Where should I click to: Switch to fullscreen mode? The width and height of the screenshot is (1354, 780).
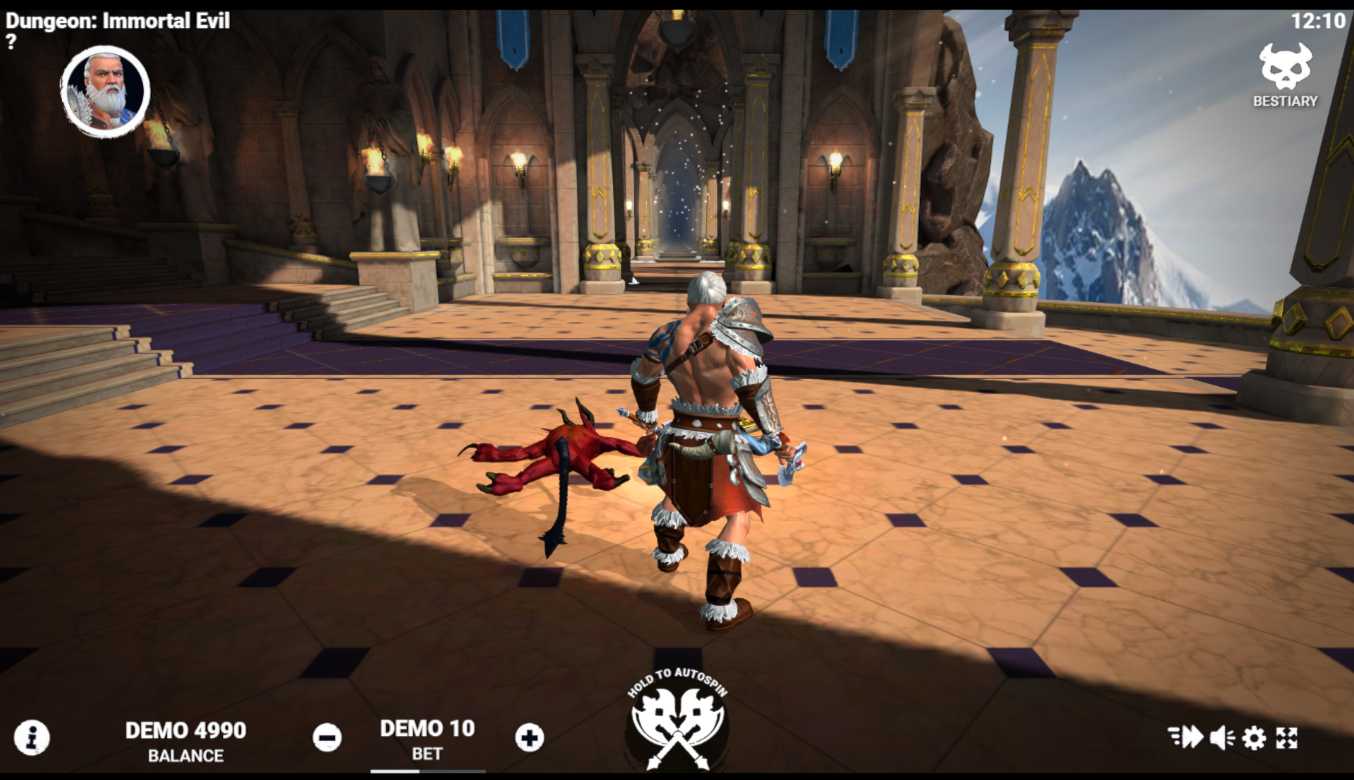[x=1287, y=738]
